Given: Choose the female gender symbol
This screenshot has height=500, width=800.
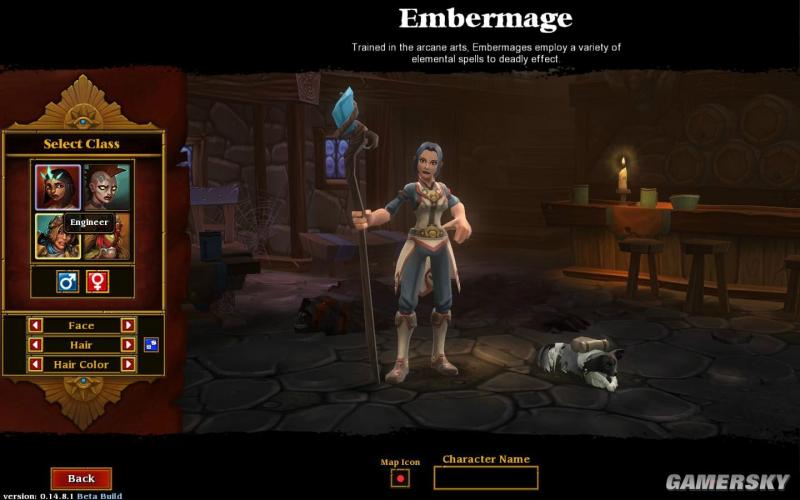Looking at the screenshot, I should tap(98, 282).
